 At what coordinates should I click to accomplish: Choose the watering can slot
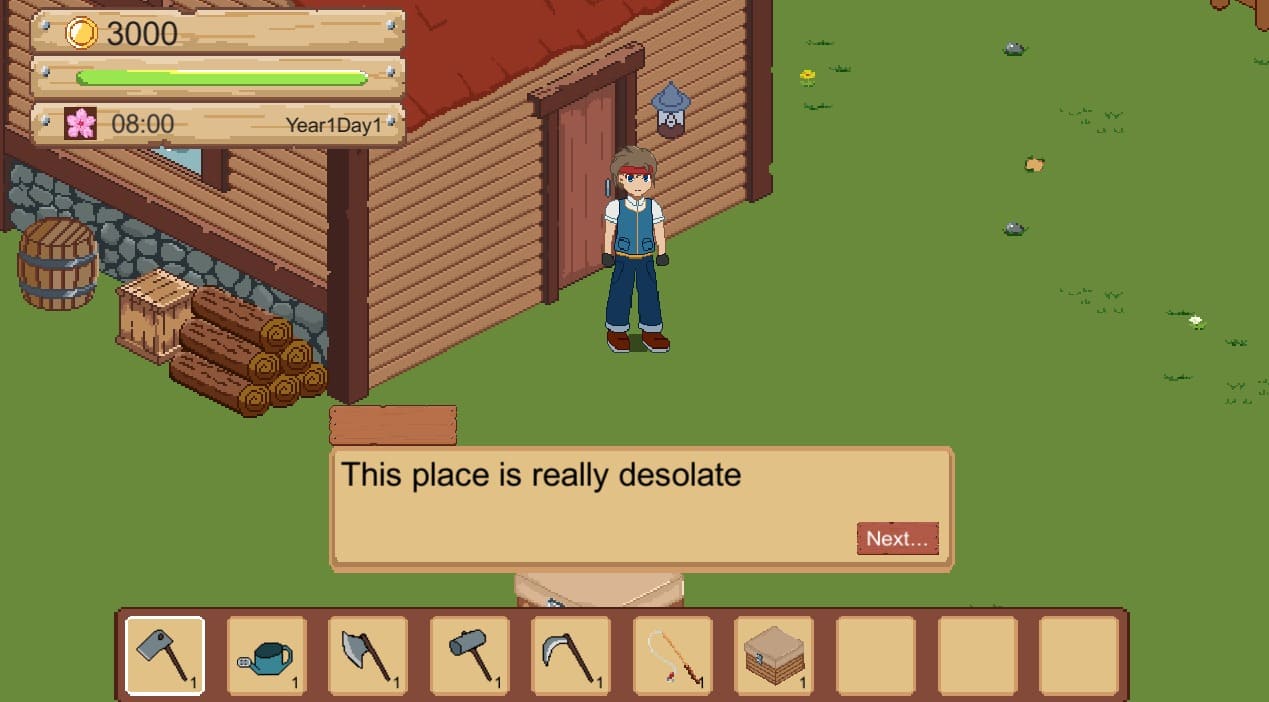click(267, 655)
